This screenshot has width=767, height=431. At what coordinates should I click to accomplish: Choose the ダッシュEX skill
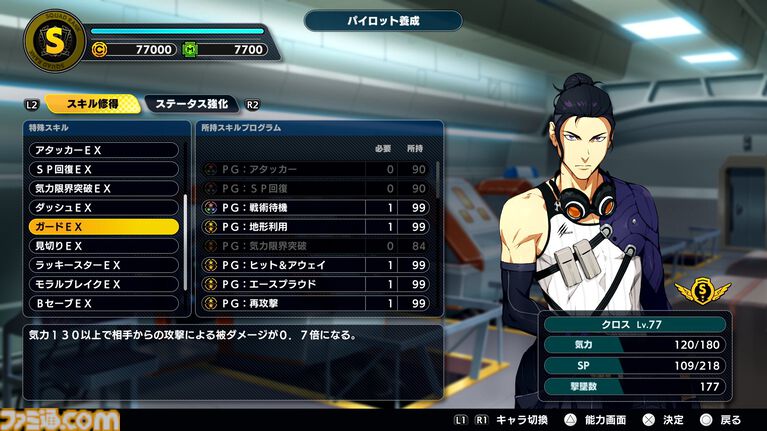(x=104, y=208)
